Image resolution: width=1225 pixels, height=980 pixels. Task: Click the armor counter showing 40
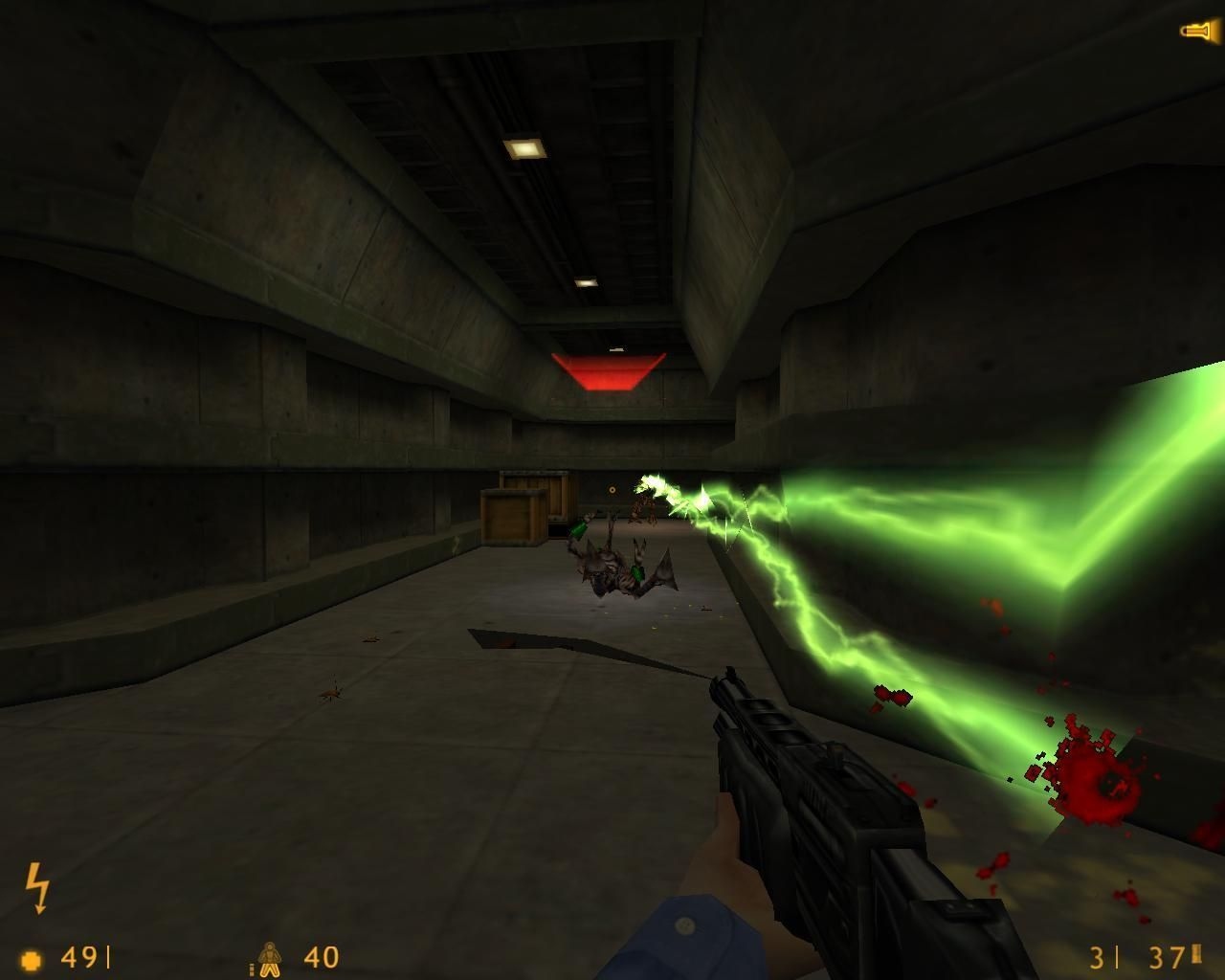click(x=321, y=957)
